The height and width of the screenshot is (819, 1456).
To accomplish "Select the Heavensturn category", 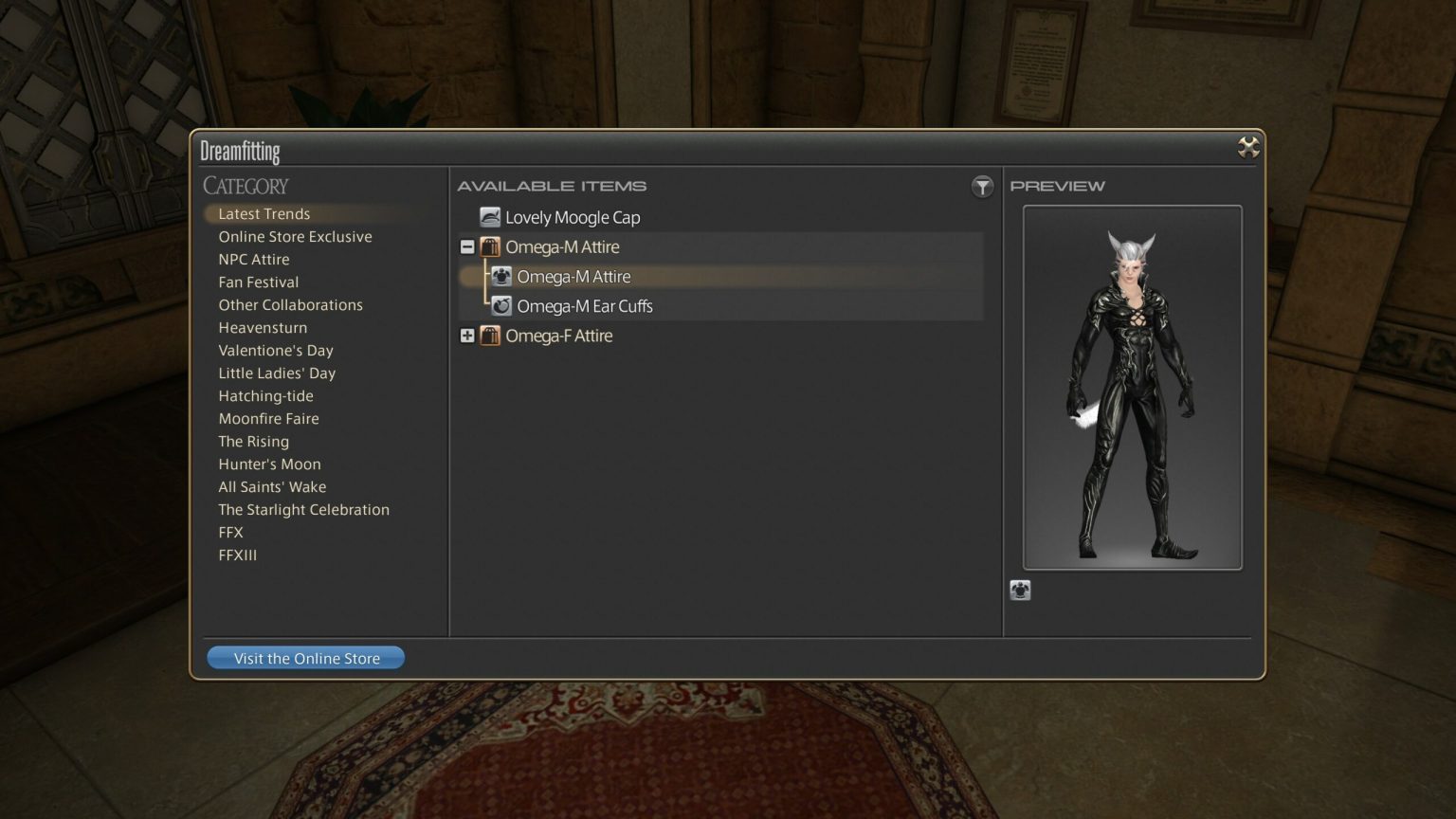I will (x=263, y=327).
